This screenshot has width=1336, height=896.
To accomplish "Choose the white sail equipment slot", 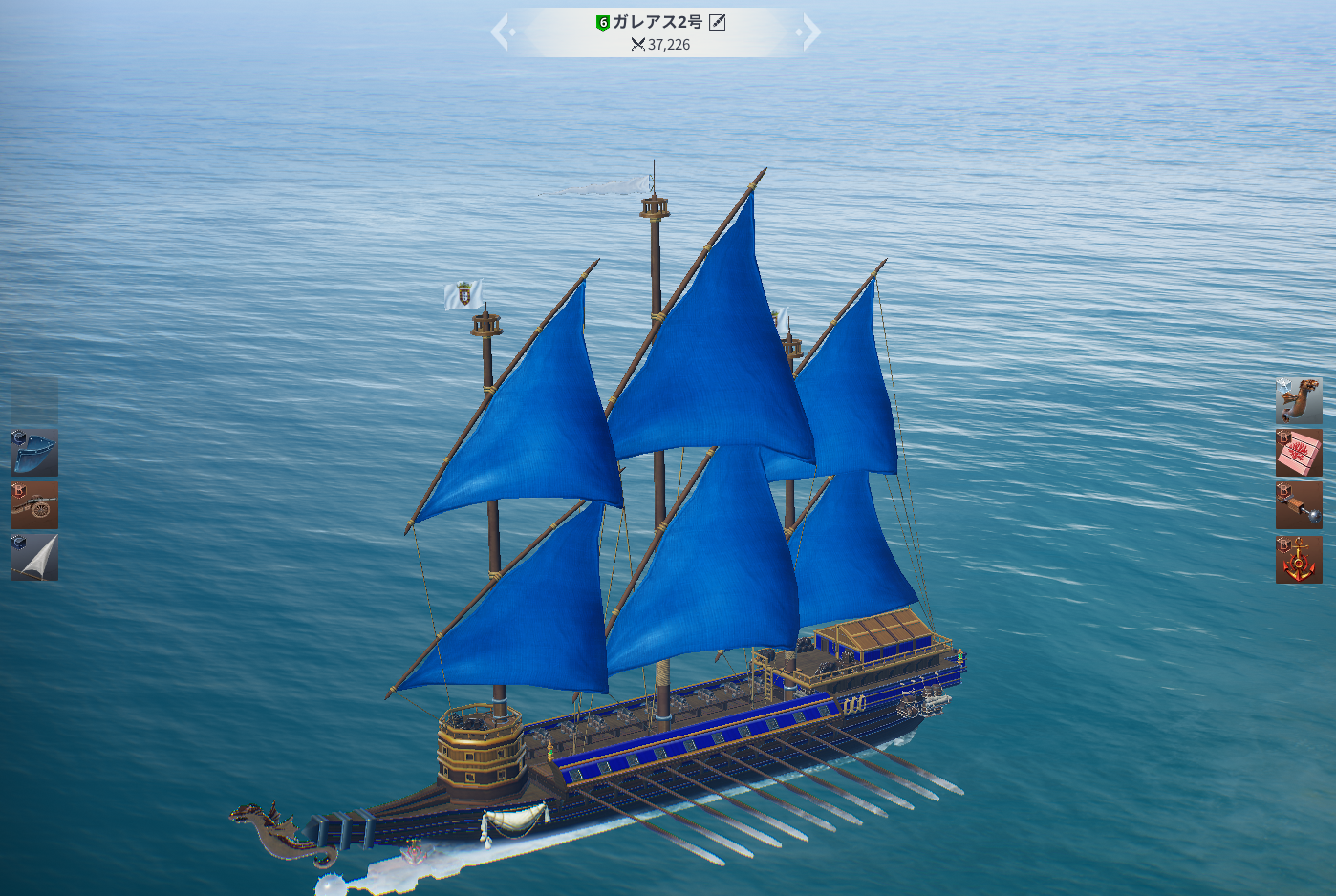I will point(34,557).
